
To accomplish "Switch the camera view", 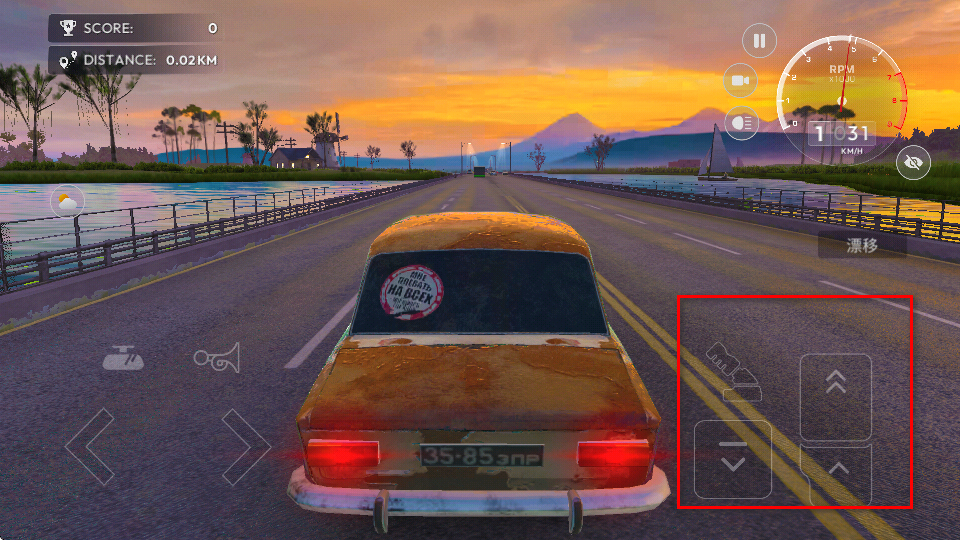I will tap(740, 80).
